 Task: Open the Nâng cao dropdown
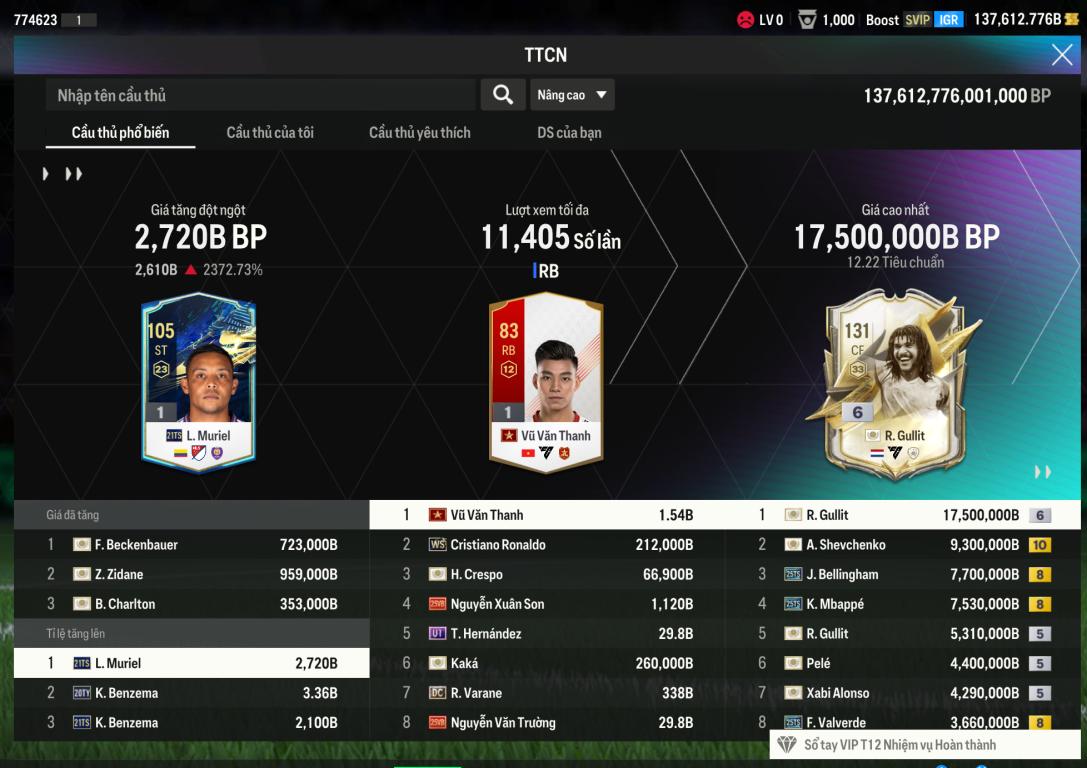tap(572, 95)
